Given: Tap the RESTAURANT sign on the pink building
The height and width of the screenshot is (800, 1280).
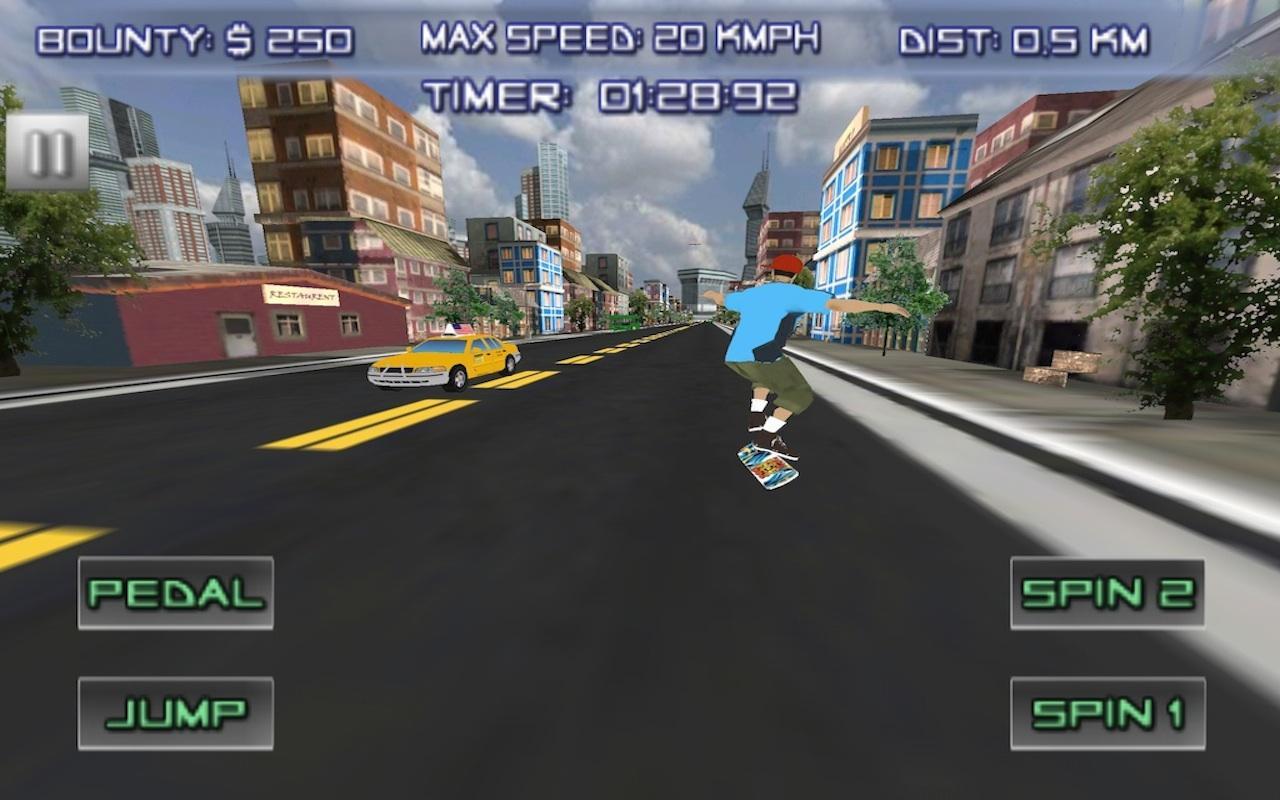Looking at the screenshot, I should tap(302, 293).
